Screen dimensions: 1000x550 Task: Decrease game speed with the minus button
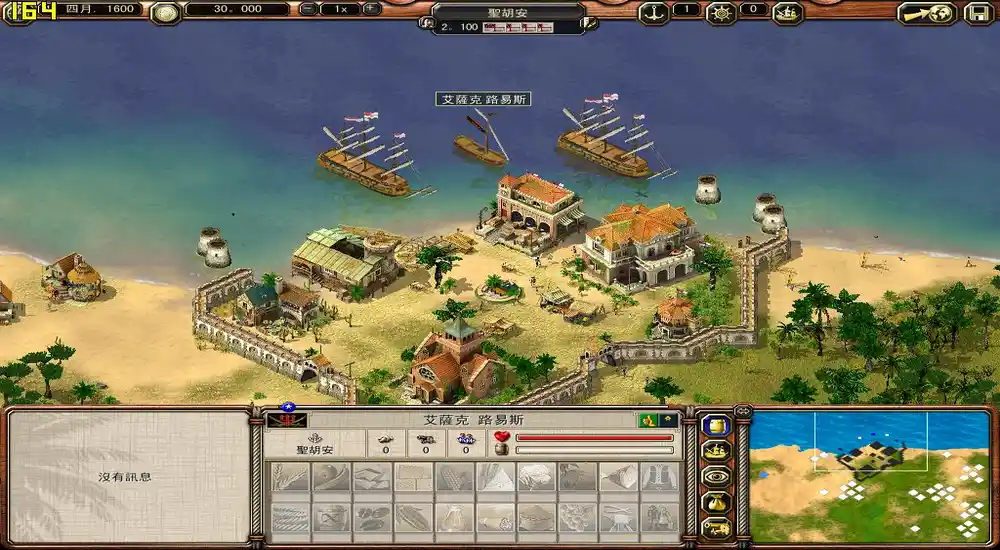[308, 9]
